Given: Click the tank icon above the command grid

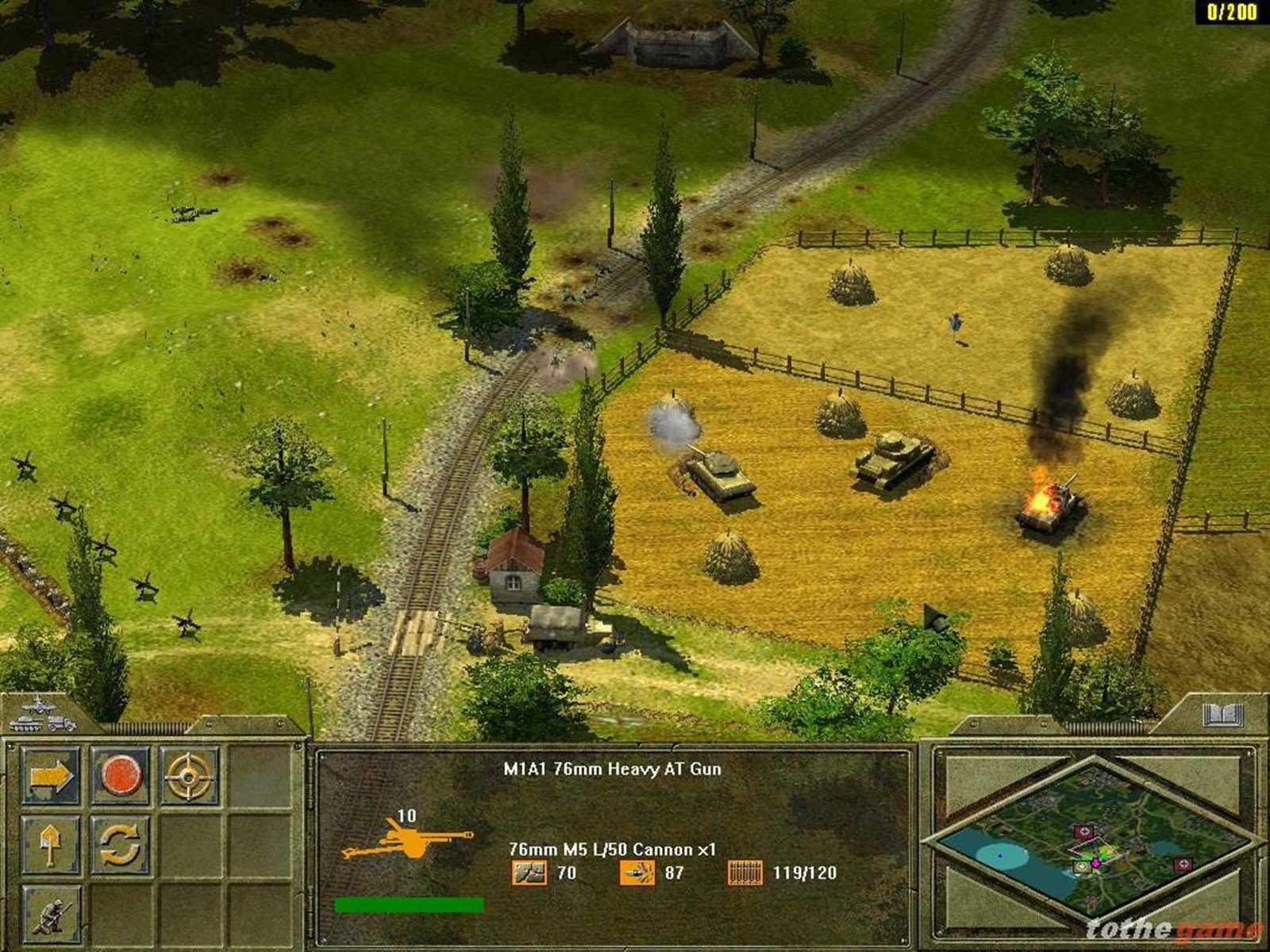Looking at the screenshot, I should (26, 725).
